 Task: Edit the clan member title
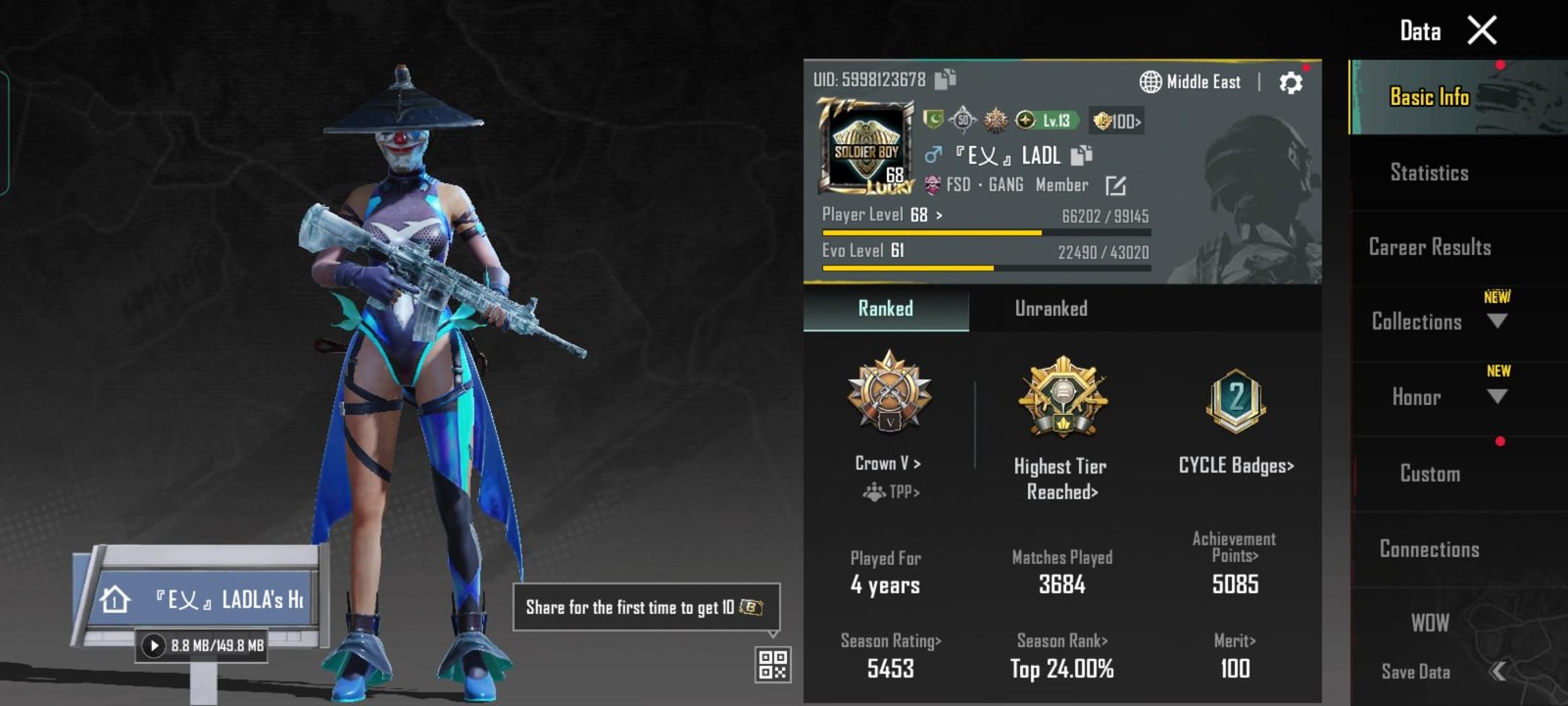pos(1115,185)
